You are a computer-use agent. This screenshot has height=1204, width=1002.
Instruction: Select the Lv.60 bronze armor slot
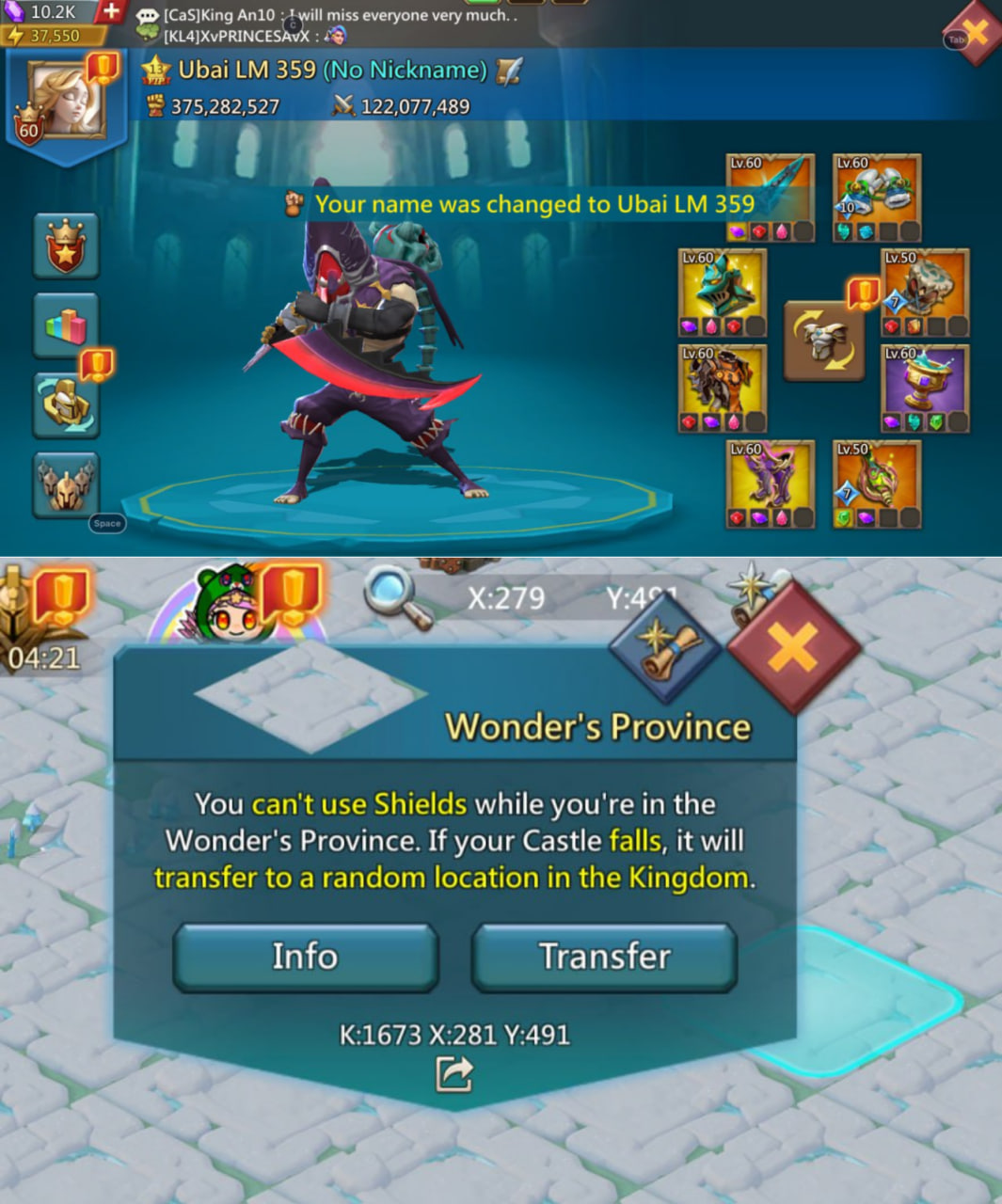coord(722,387)
